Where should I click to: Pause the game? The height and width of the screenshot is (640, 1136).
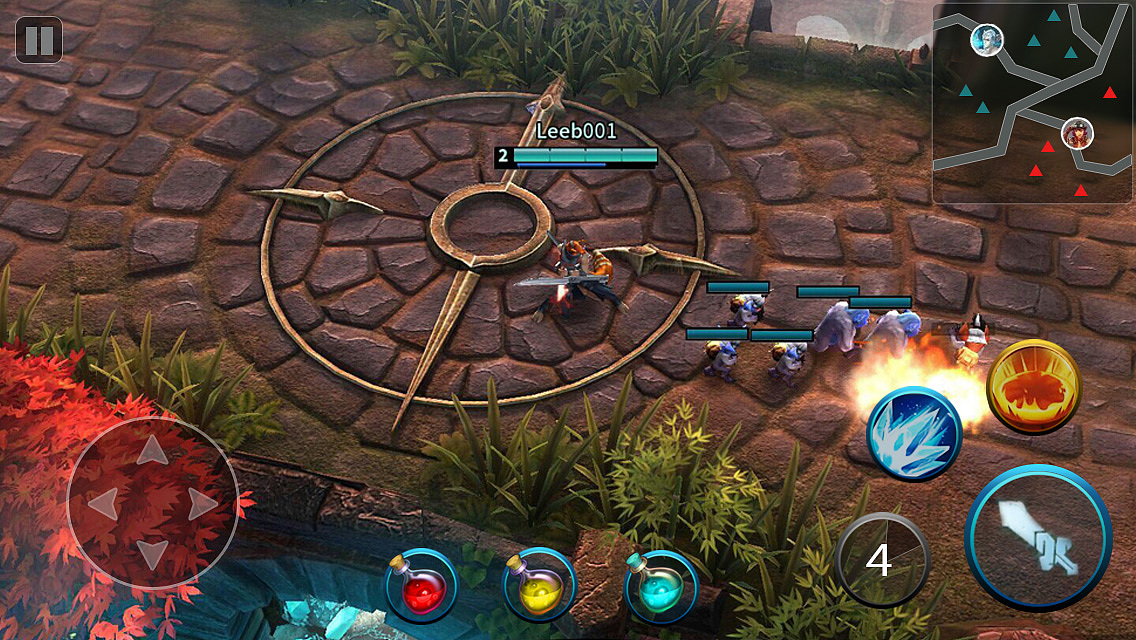coord(39,40)
